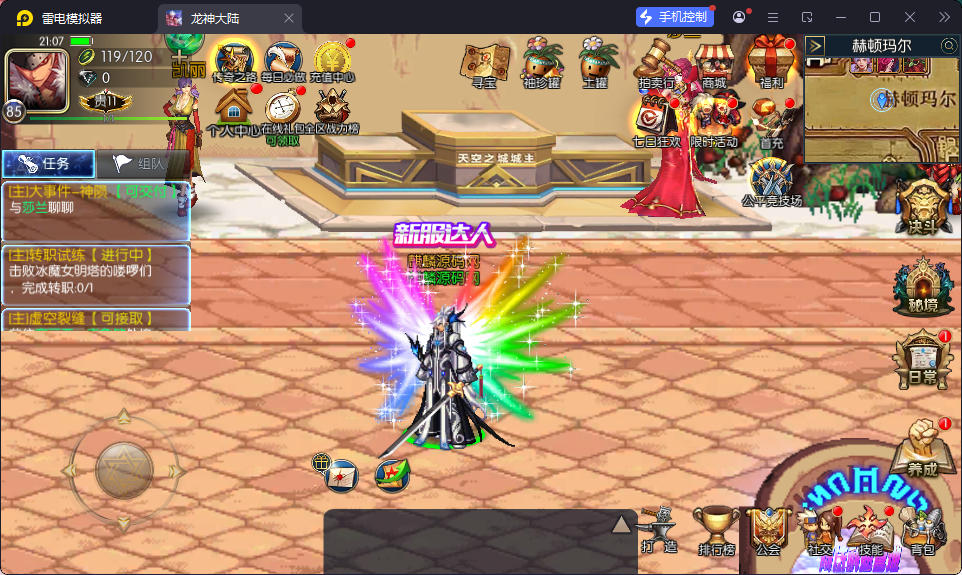Open the 背包 backpack
This screenshot has height=575, width=962.
click(922, 530)
